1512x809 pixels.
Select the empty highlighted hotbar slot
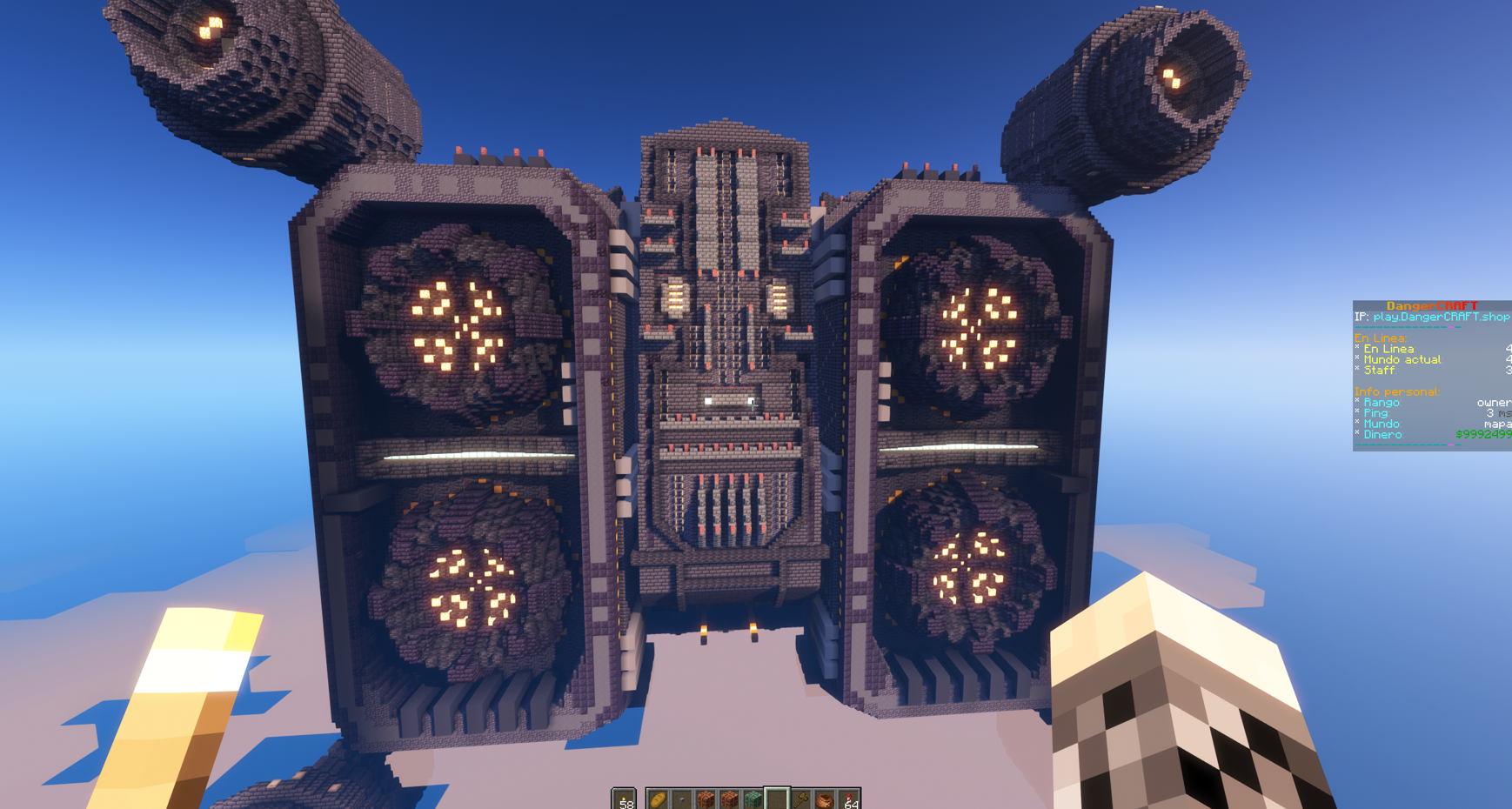coord(777,799)
